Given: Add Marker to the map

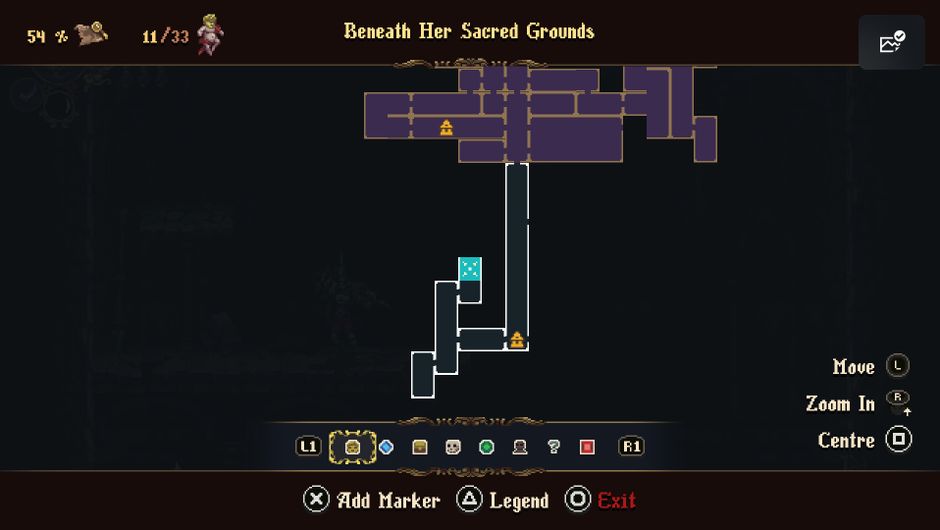Looking at the screenshot, I should tap(372, 500).
